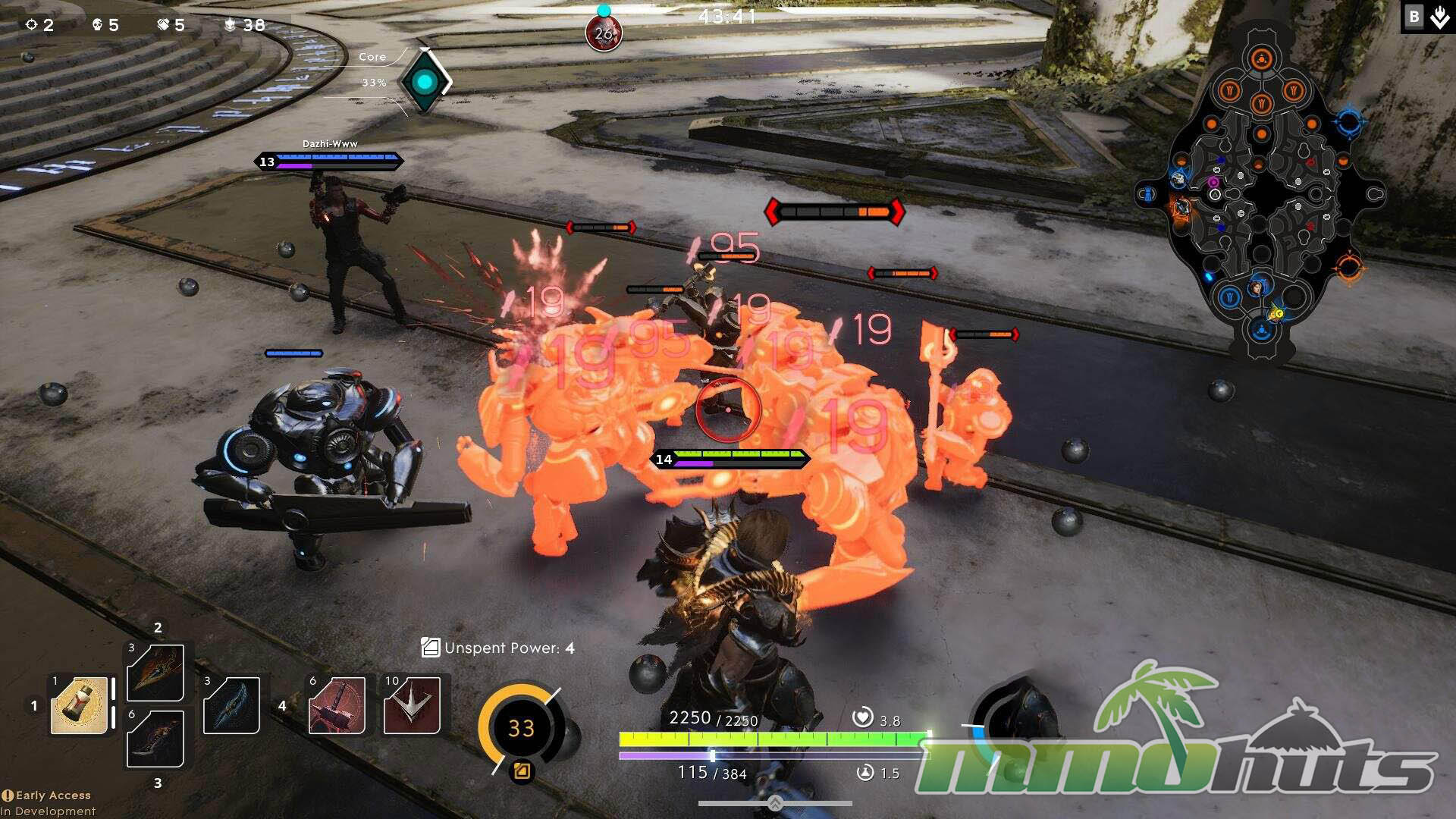Click the Core objective diamond icon
The height and width of the screenshot is (819, 1456).
click(425, 81)
